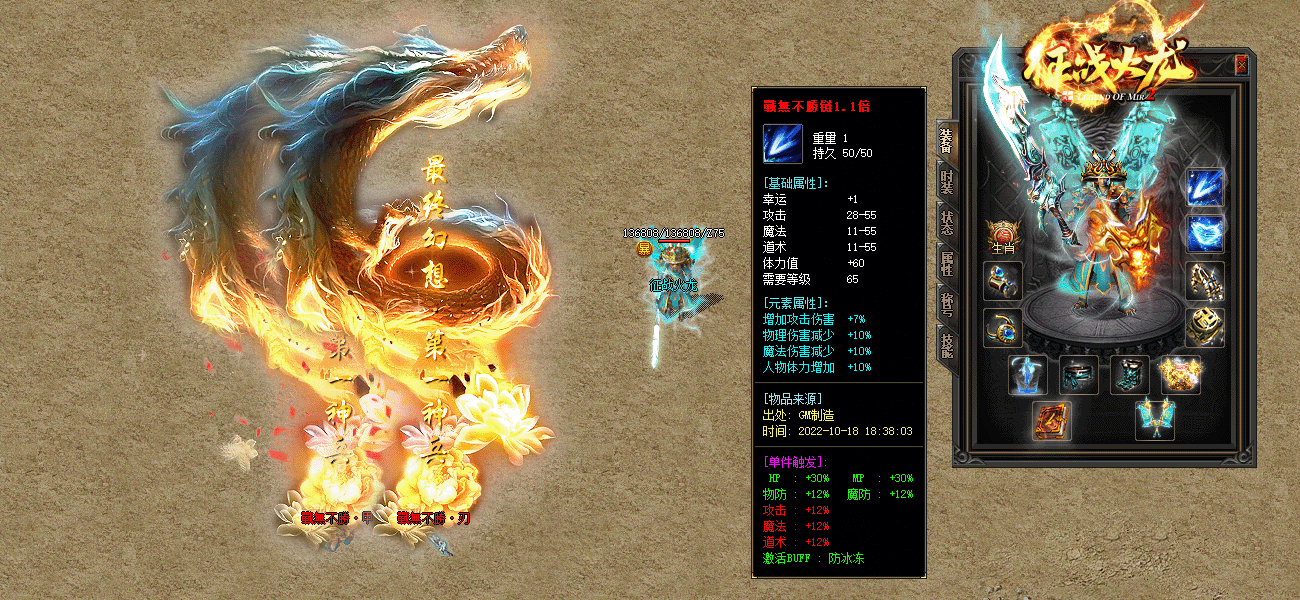Select the 属性 attributes tab
Screen dimensions: 1300x600
pos(946,262)
